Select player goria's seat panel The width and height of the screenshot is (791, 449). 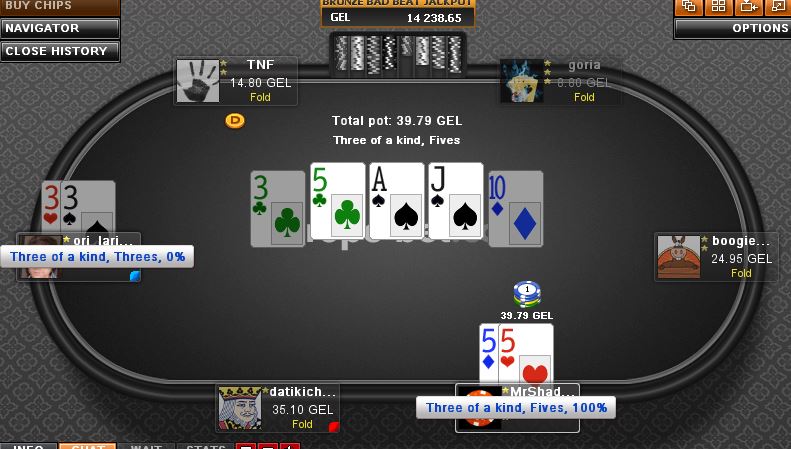(560, 81)
